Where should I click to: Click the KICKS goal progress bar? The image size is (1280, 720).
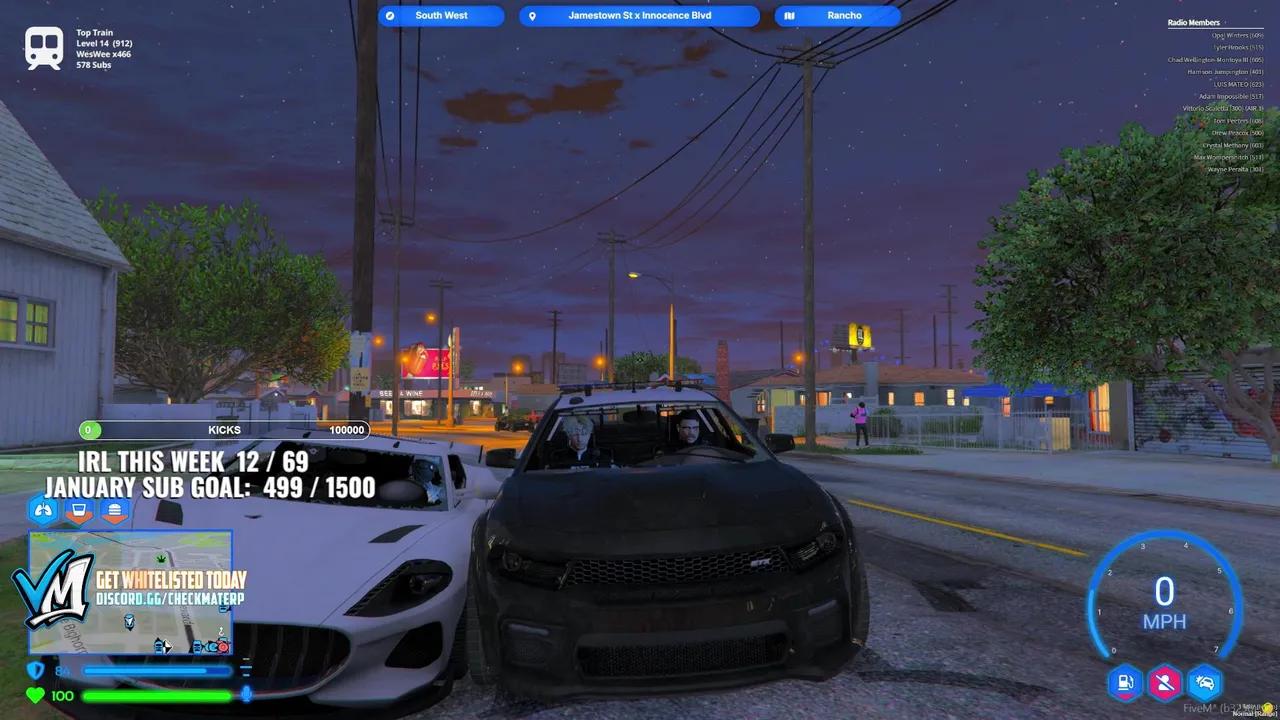click(x=225, y=429)
